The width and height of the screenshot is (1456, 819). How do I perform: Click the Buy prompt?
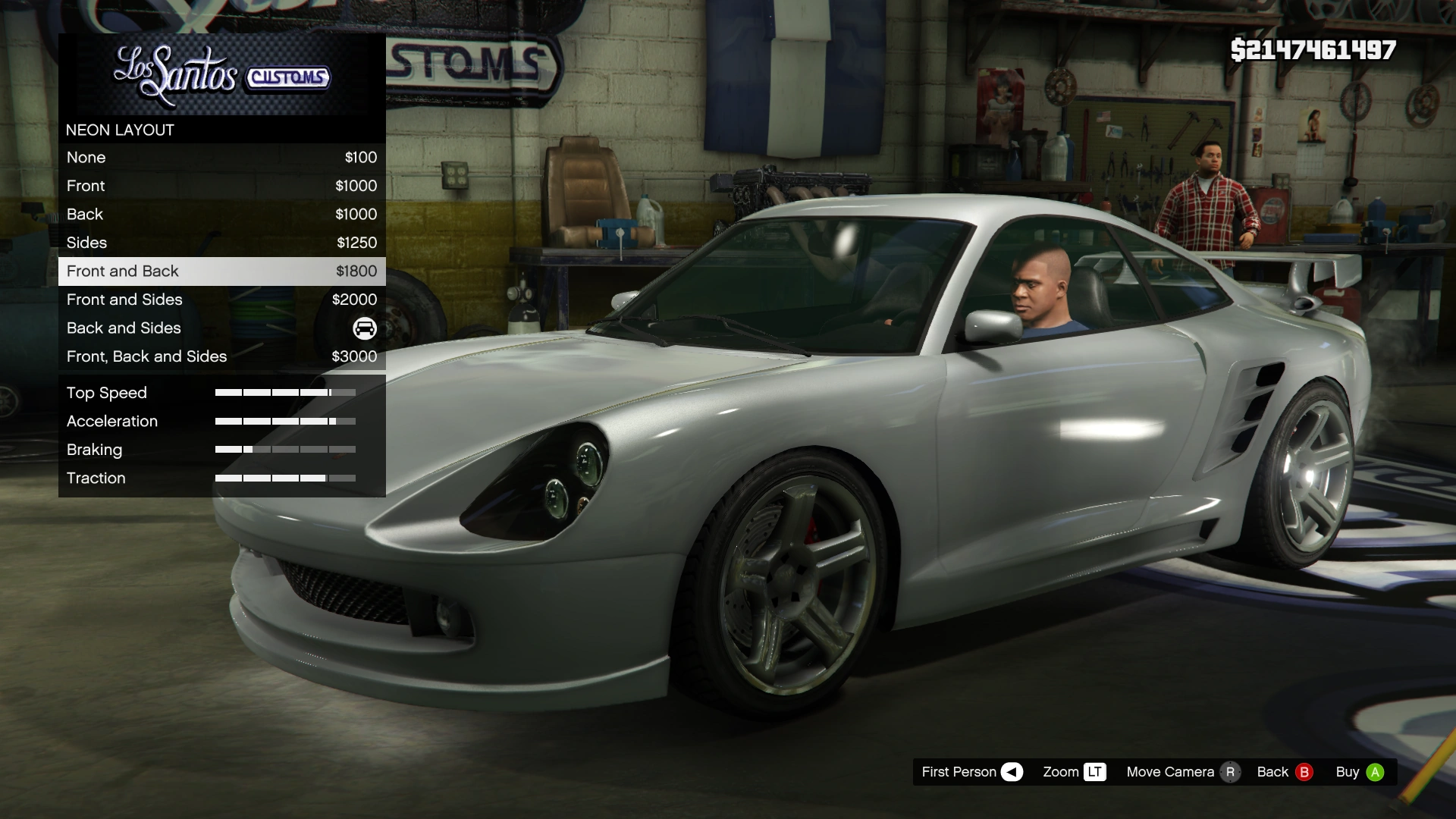point(1360,772)
